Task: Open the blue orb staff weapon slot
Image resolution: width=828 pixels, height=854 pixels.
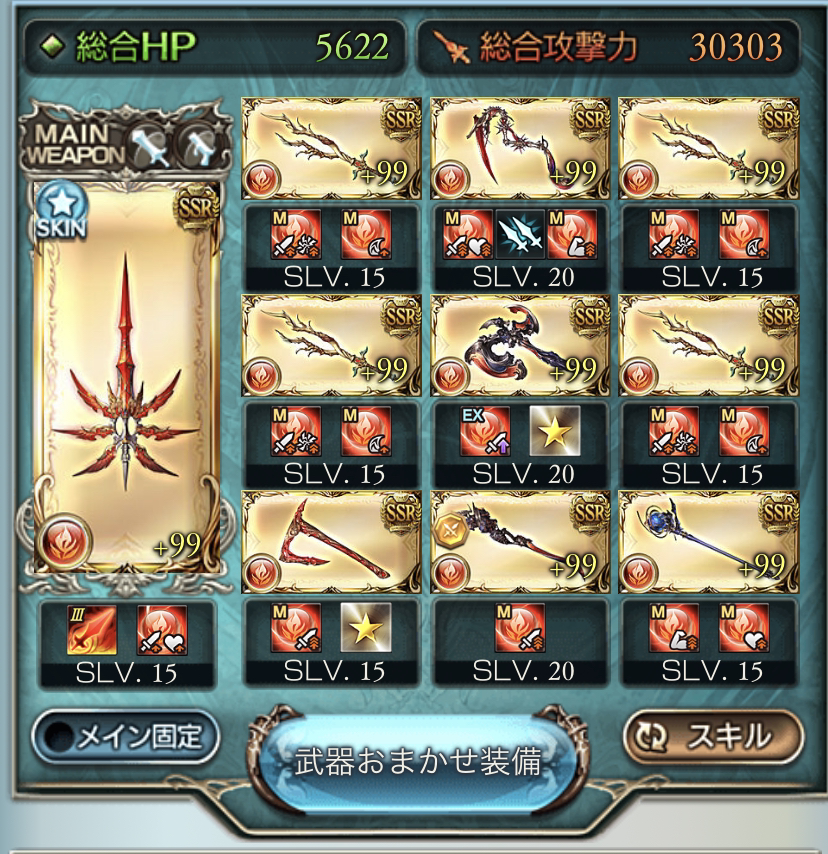Action: [x=708, y=540]
